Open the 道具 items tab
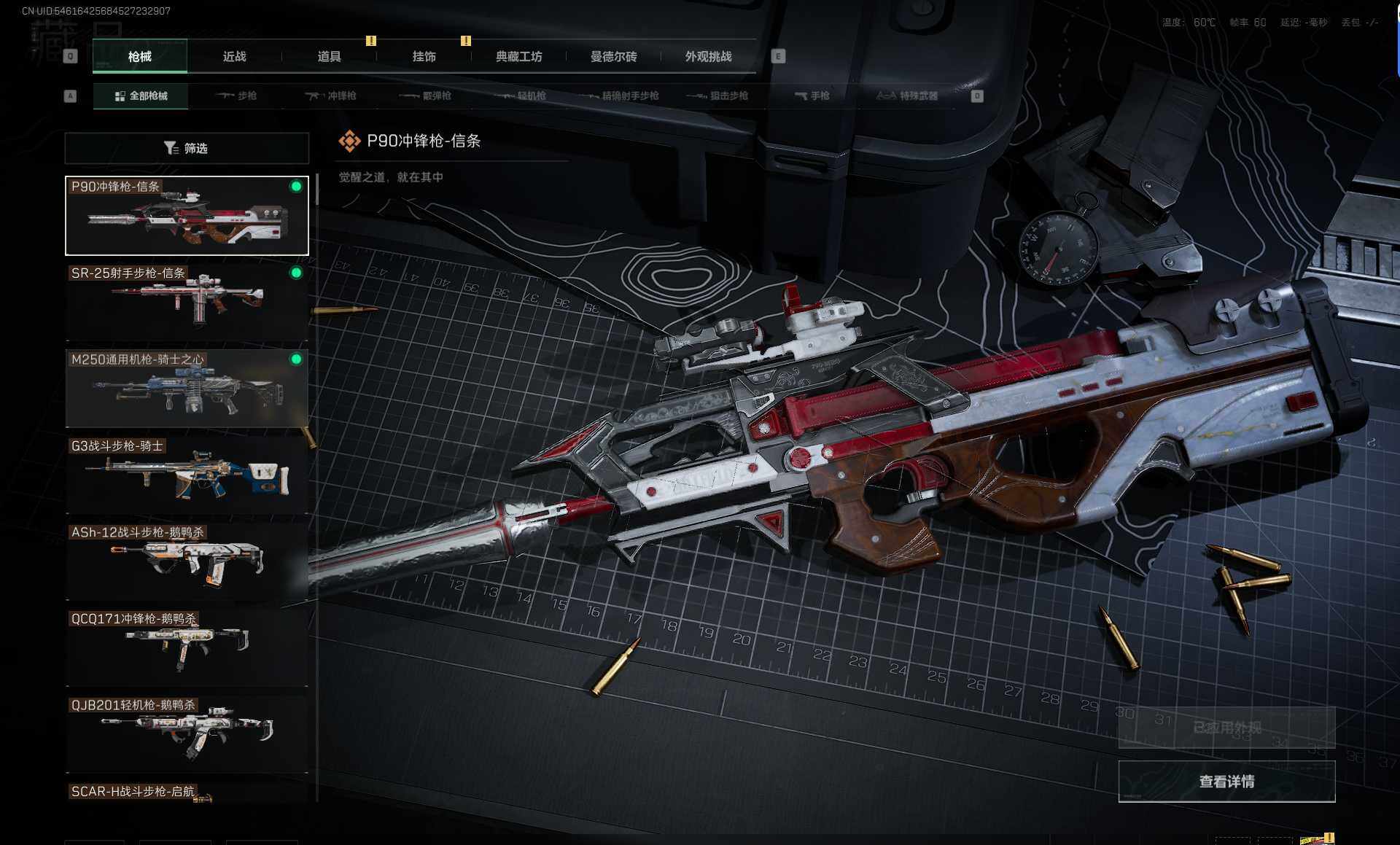Image resolution: width=1400 pixels, height=845 pixels. pyautogui.click(x=329, y=57)
